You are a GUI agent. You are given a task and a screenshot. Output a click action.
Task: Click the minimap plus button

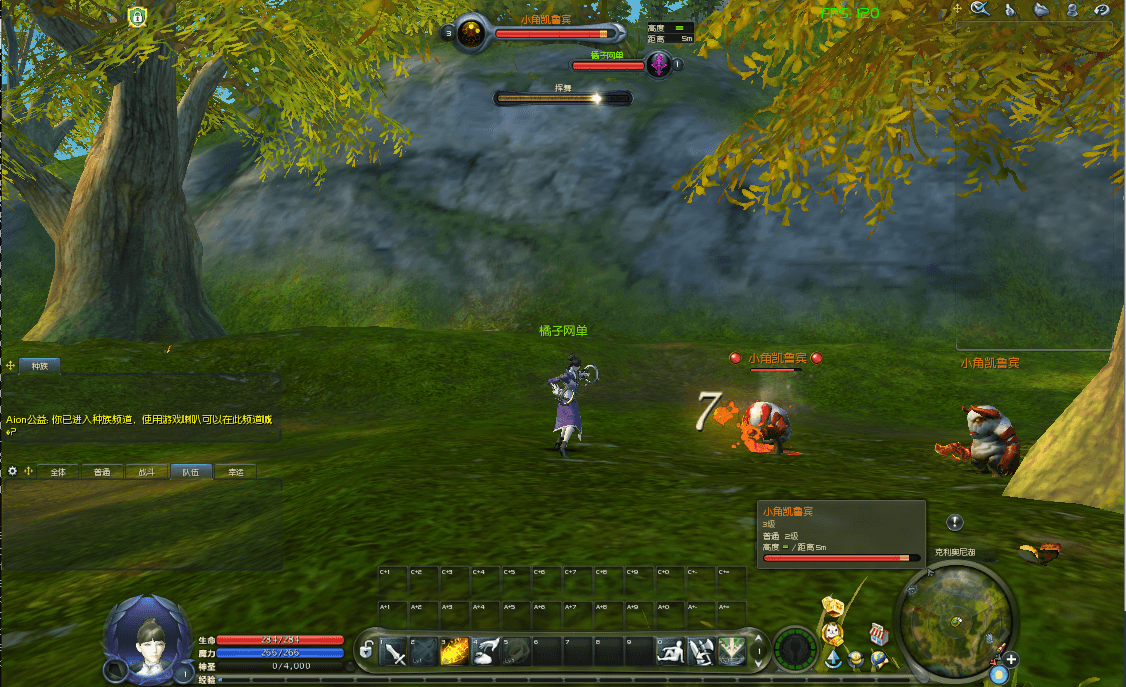pos(1012,659)
